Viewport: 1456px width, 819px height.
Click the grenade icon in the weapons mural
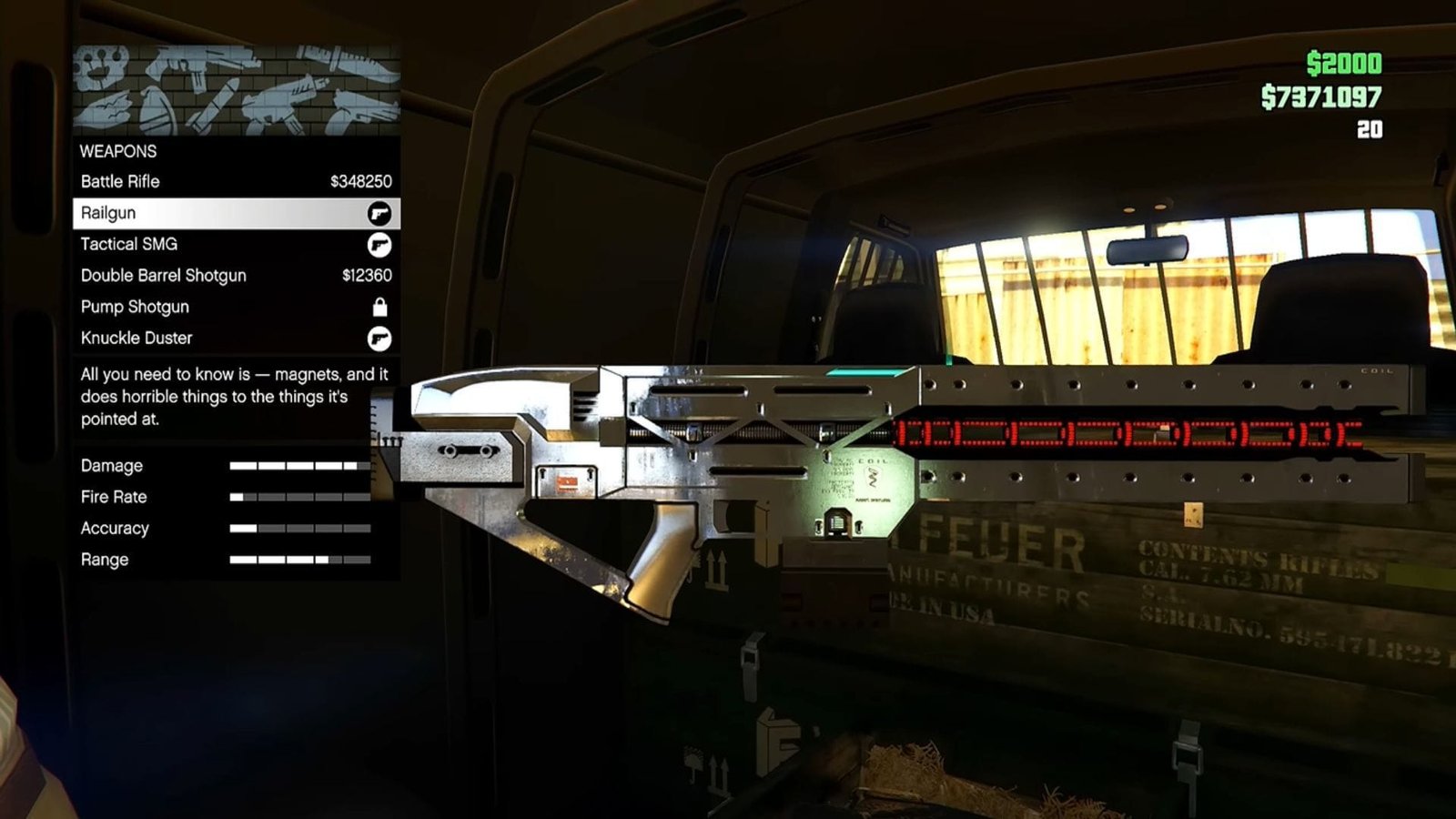point(157,111)
